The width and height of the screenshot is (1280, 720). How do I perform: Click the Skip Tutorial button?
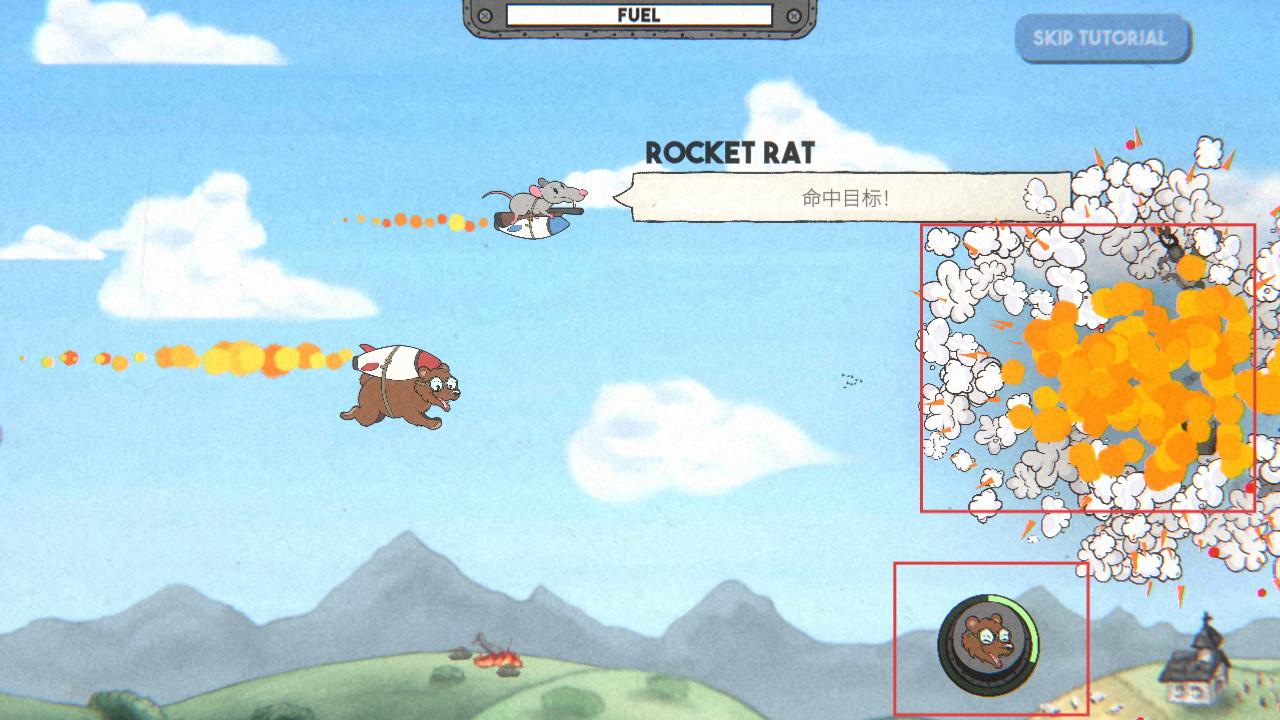[x=1101, y=39]
